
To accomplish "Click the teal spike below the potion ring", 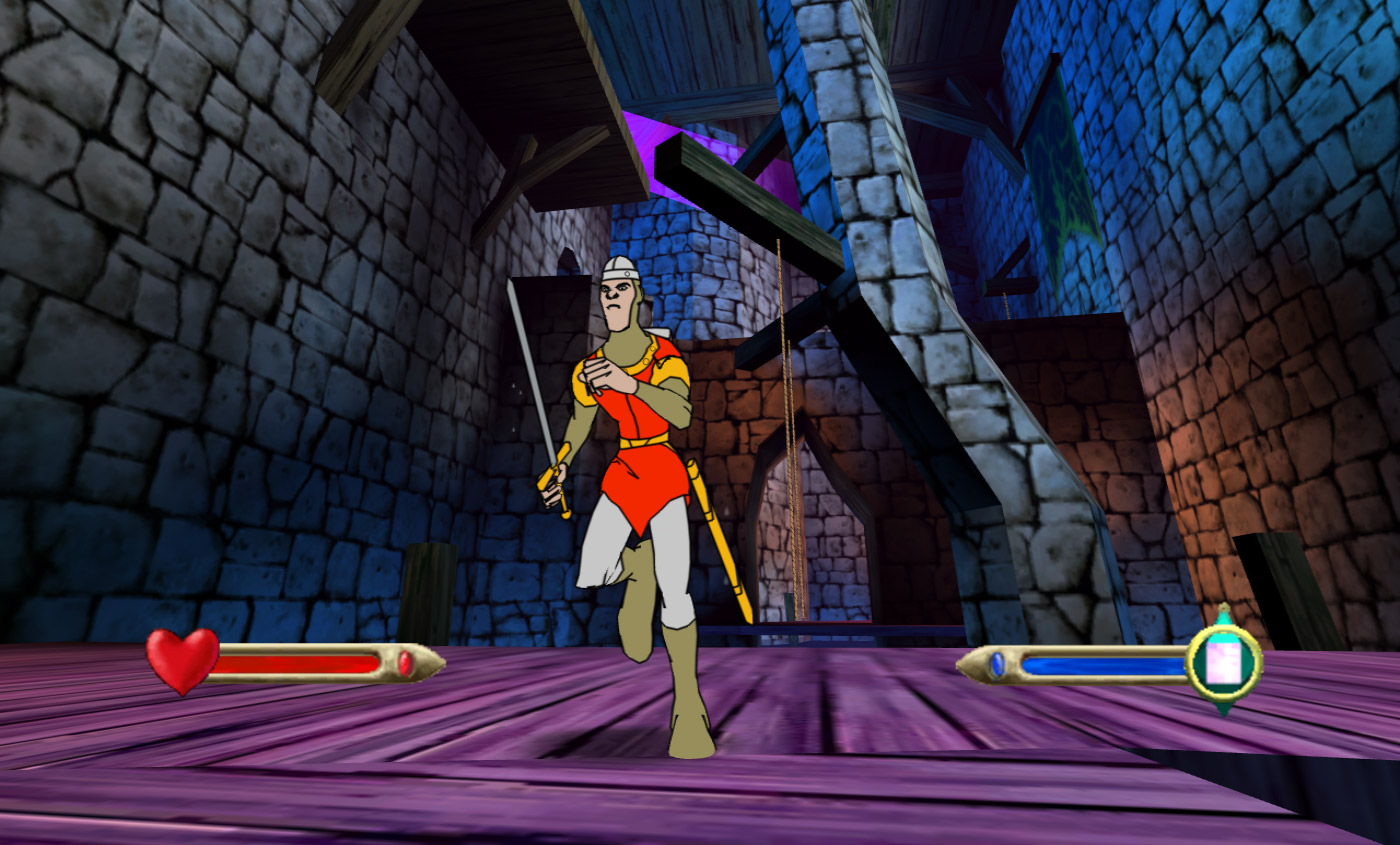I will click(x=1222, y=706).
